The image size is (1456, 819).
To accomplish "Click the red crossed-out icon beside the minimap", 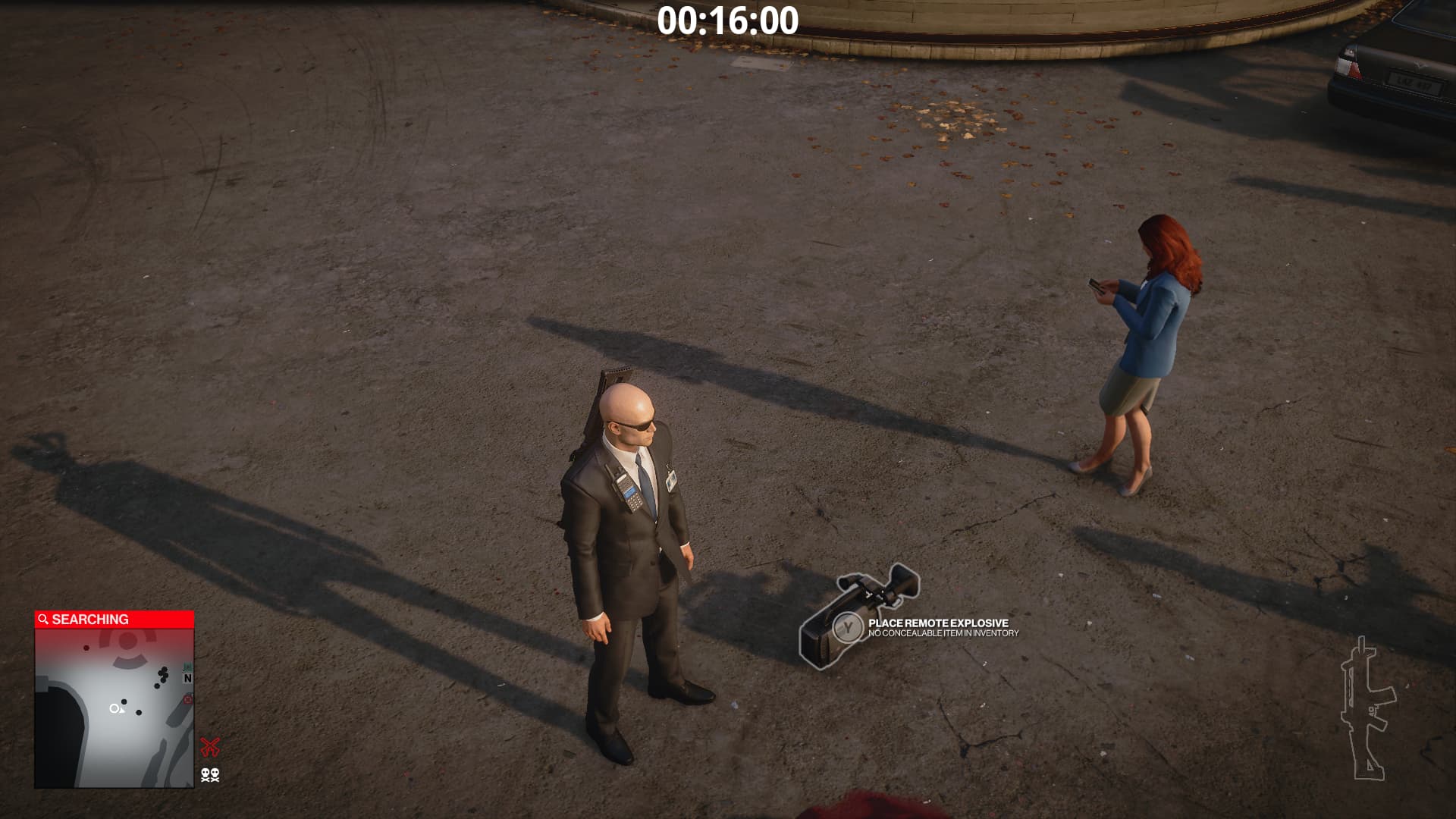I will click(x=210, y=747).
